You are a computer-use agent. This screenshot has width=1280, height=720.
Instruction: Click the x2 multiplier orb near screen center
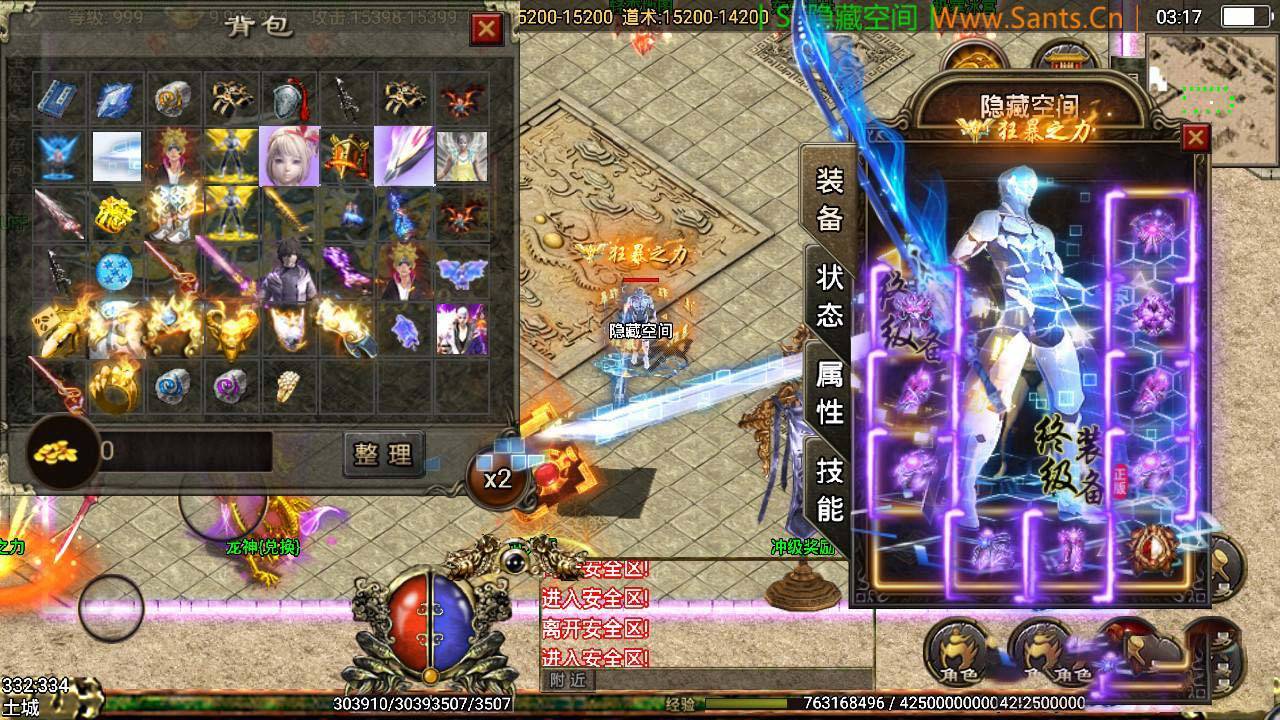pos(498,478)
